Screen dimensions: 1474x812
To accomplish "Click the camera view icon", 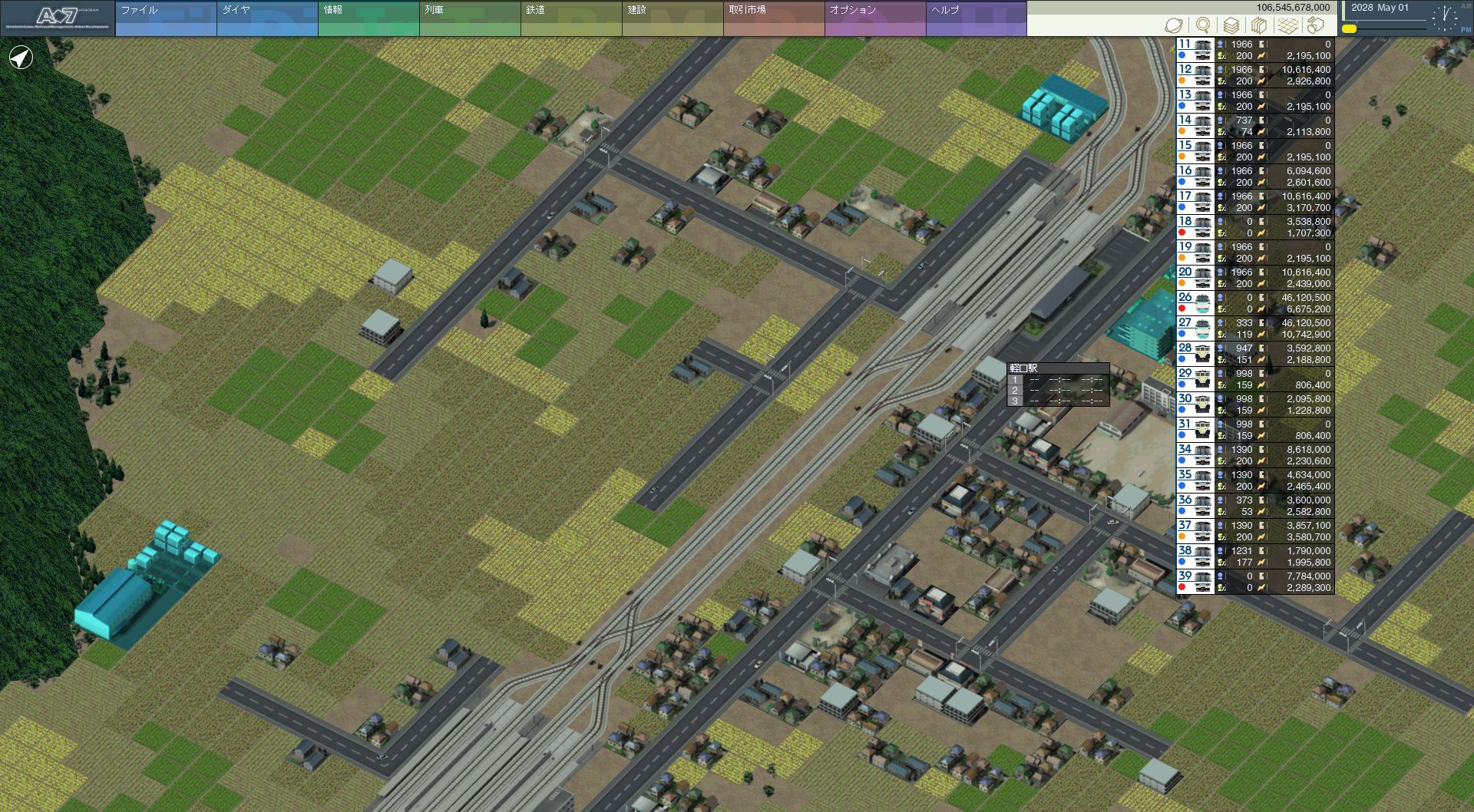I will (x=1317, y=25).
